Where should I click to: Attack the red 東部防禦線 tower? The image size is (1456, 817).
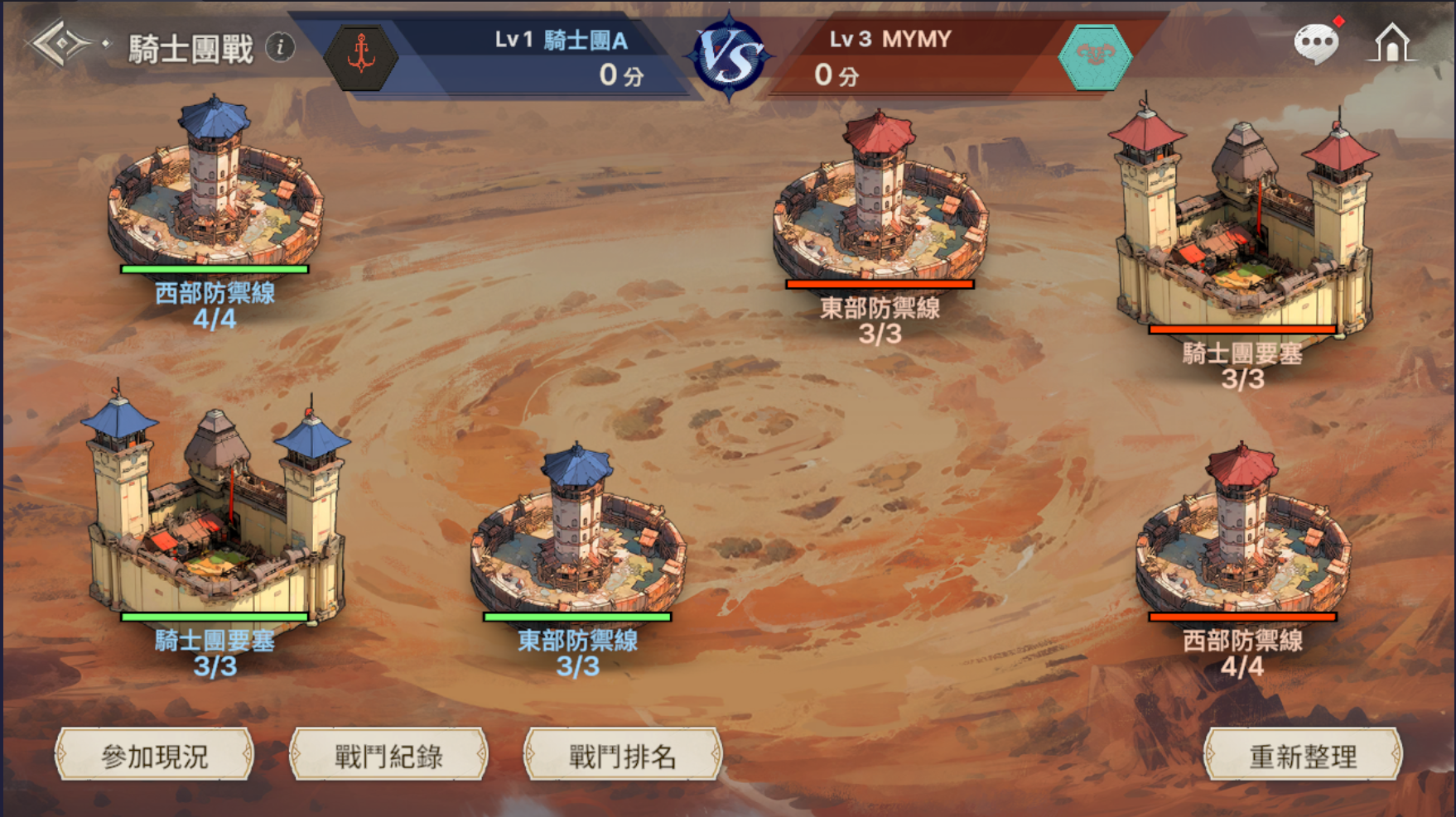(x=880, y=203)
